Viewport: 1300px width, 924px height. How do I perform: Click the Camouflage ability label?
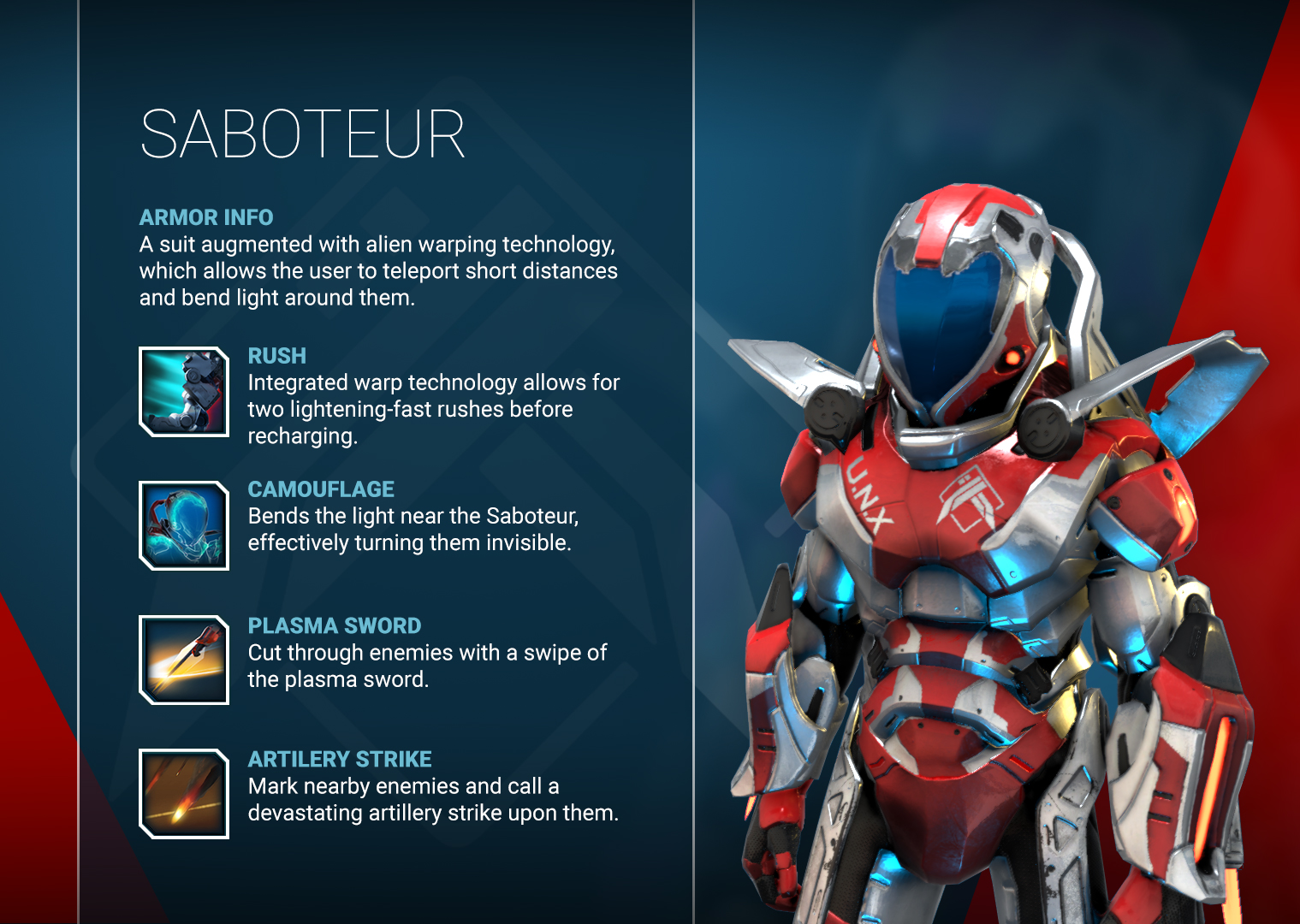(x=321, y=489)
